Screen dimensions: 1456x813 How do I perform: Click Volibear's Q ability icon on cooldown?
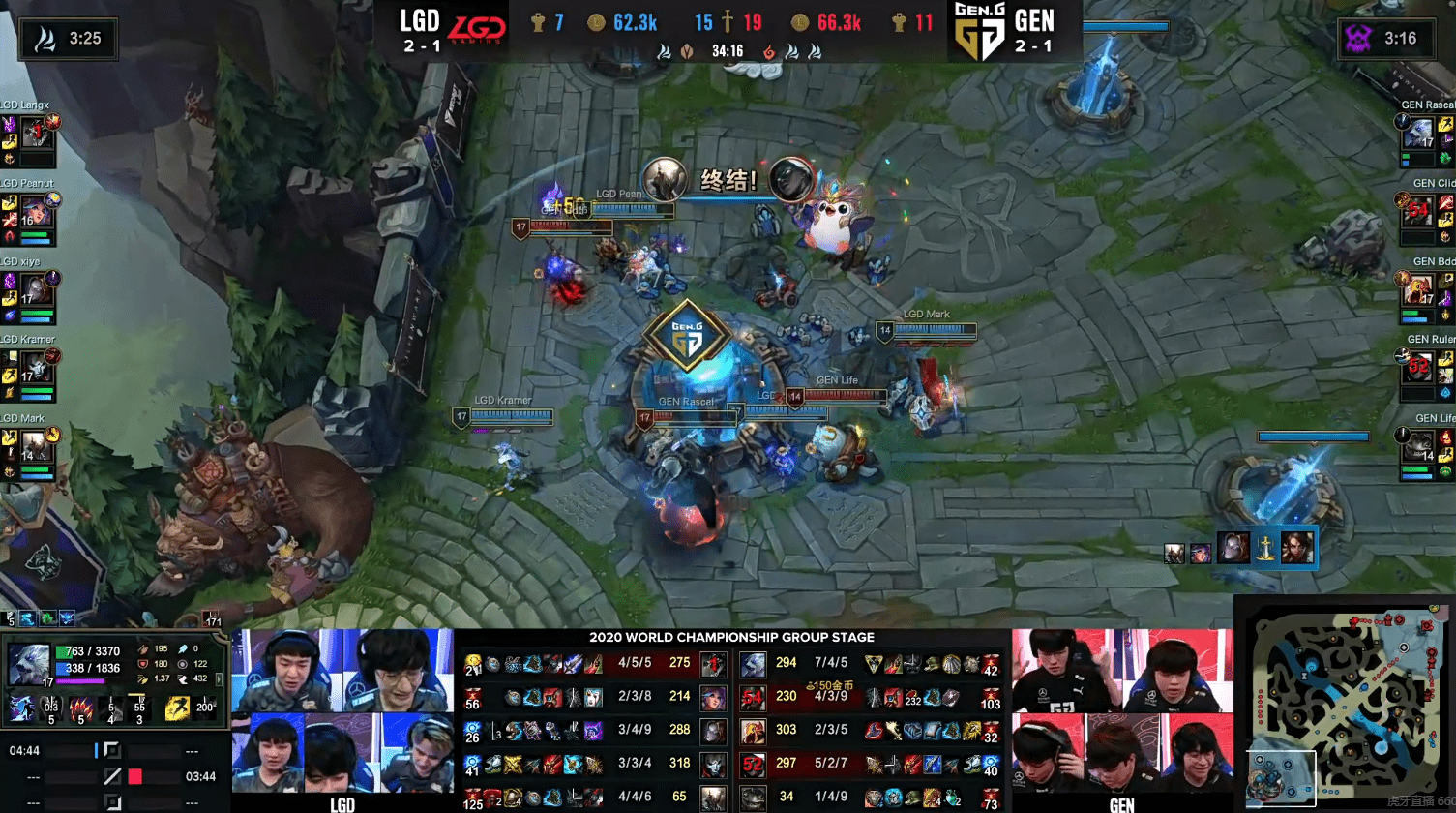click(50, 708)
